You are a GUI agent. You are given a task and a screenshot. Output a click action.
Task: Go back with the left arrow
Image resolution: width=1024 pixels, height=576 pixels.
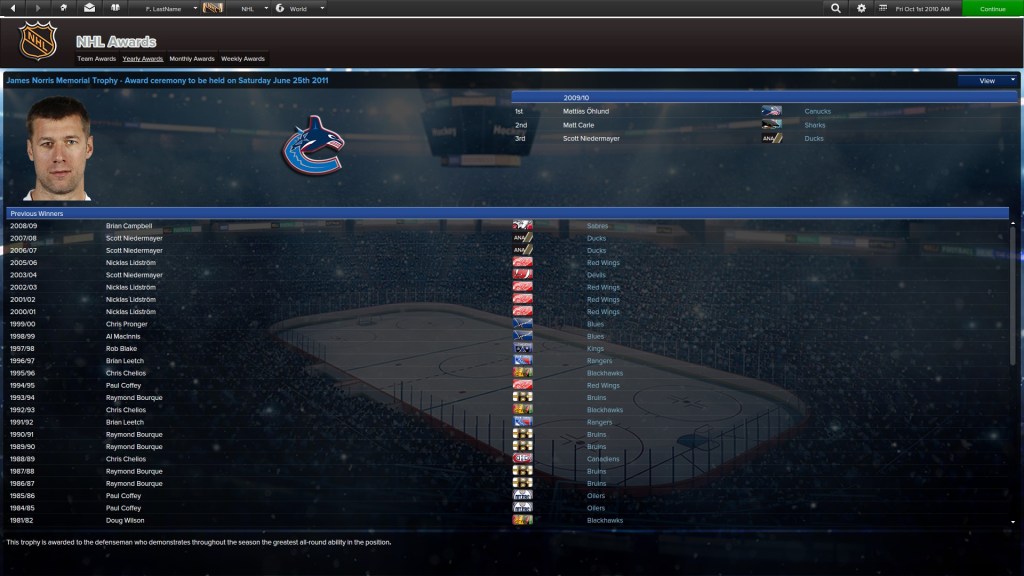[13, 8]
